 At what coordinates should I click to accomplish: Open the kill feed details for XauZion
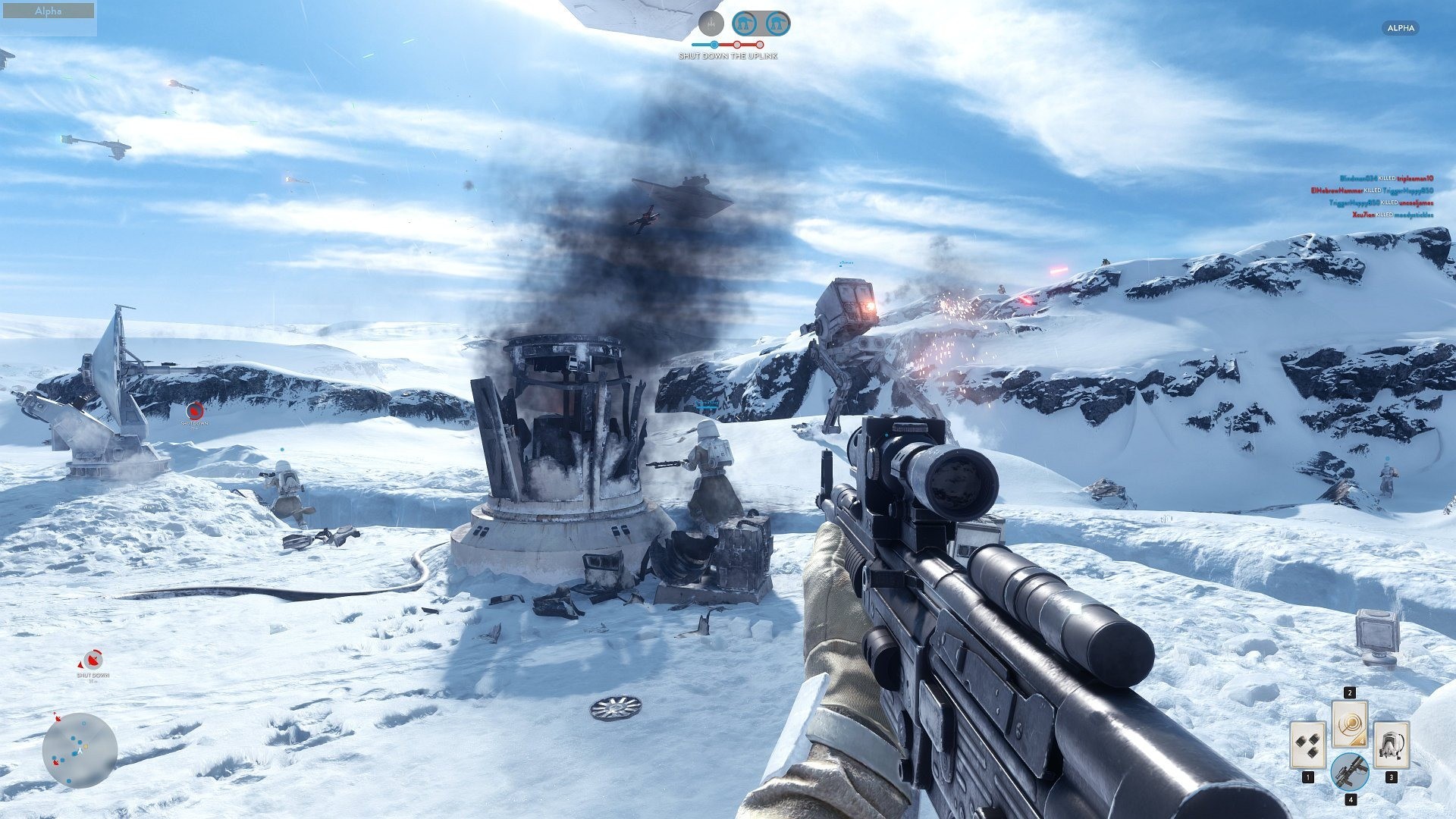click(x=1363, y=215)
